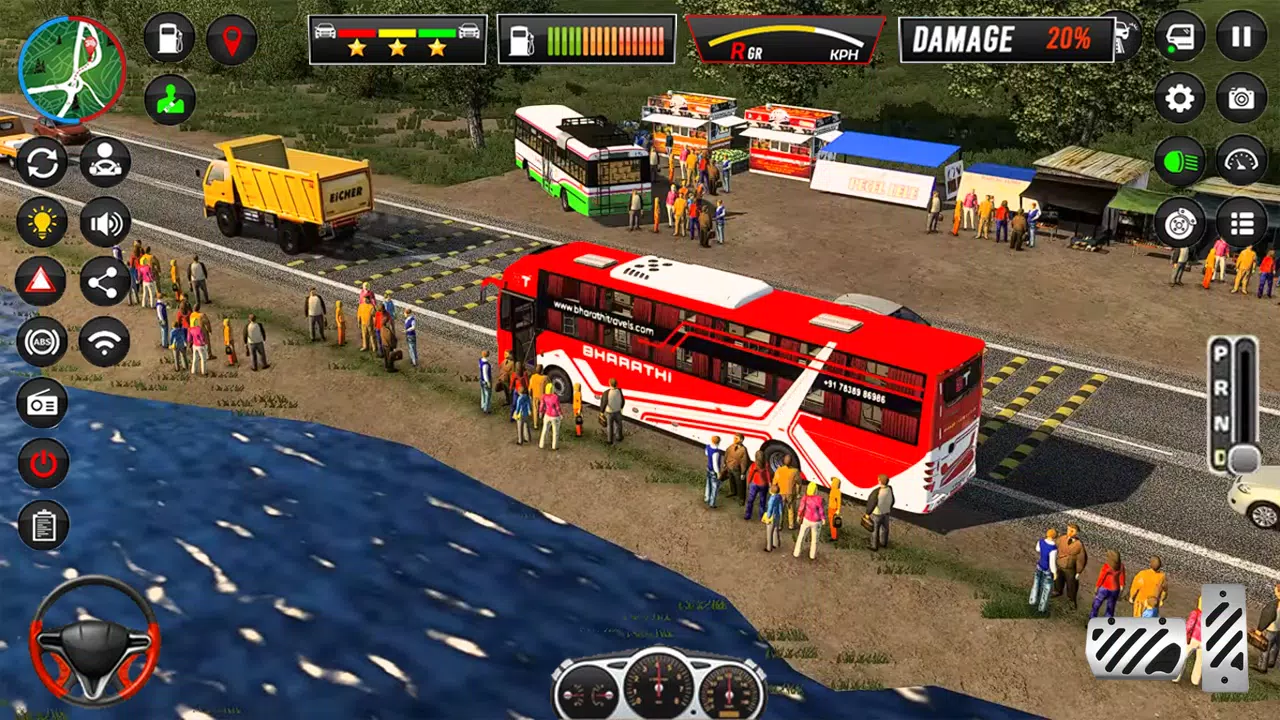Toggle the green headlights button
This screenshot has width=1280, height=720.
click(1180, 160)
